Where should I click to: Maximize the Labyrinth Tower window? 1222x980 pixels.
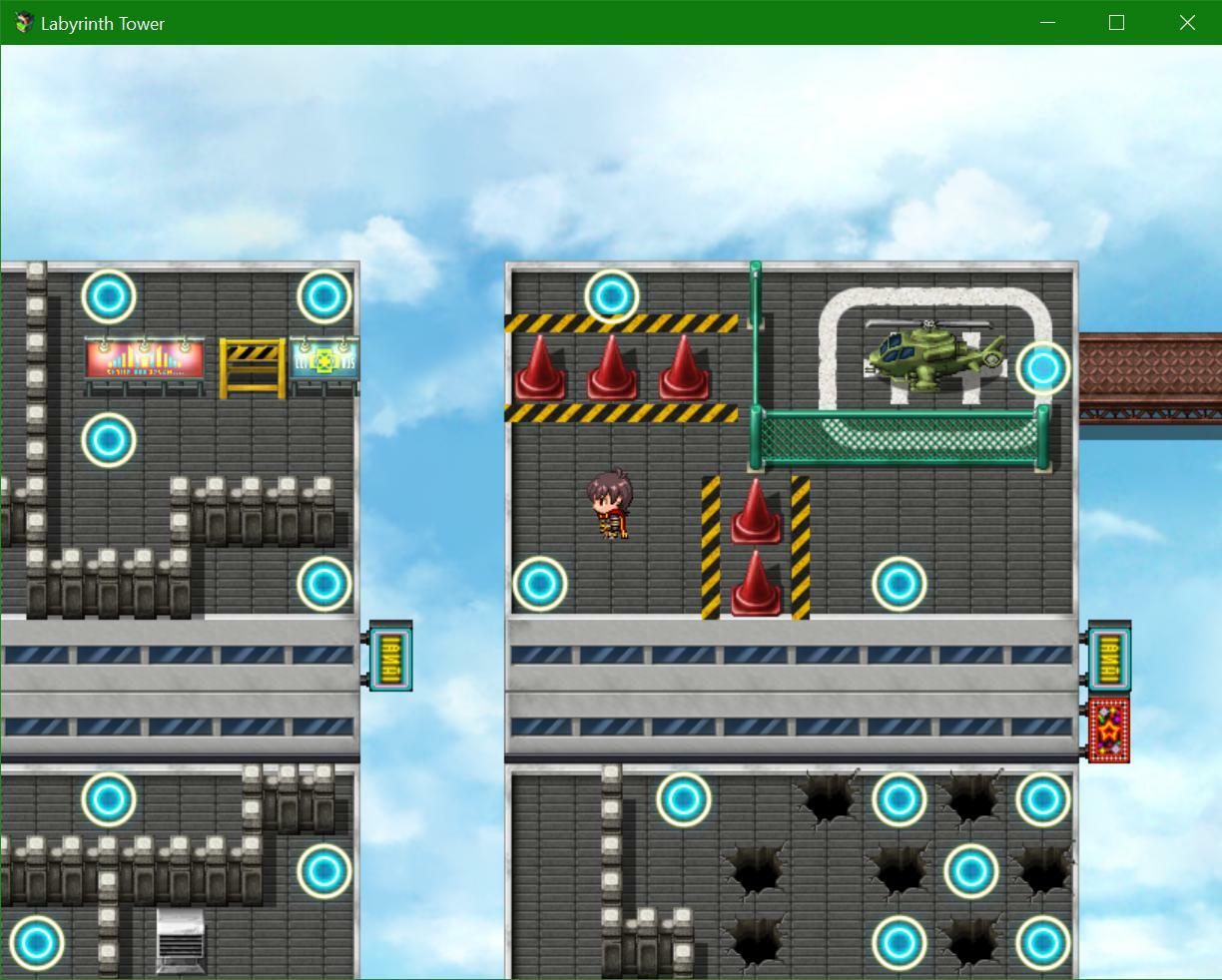(x=1116, y=22)
